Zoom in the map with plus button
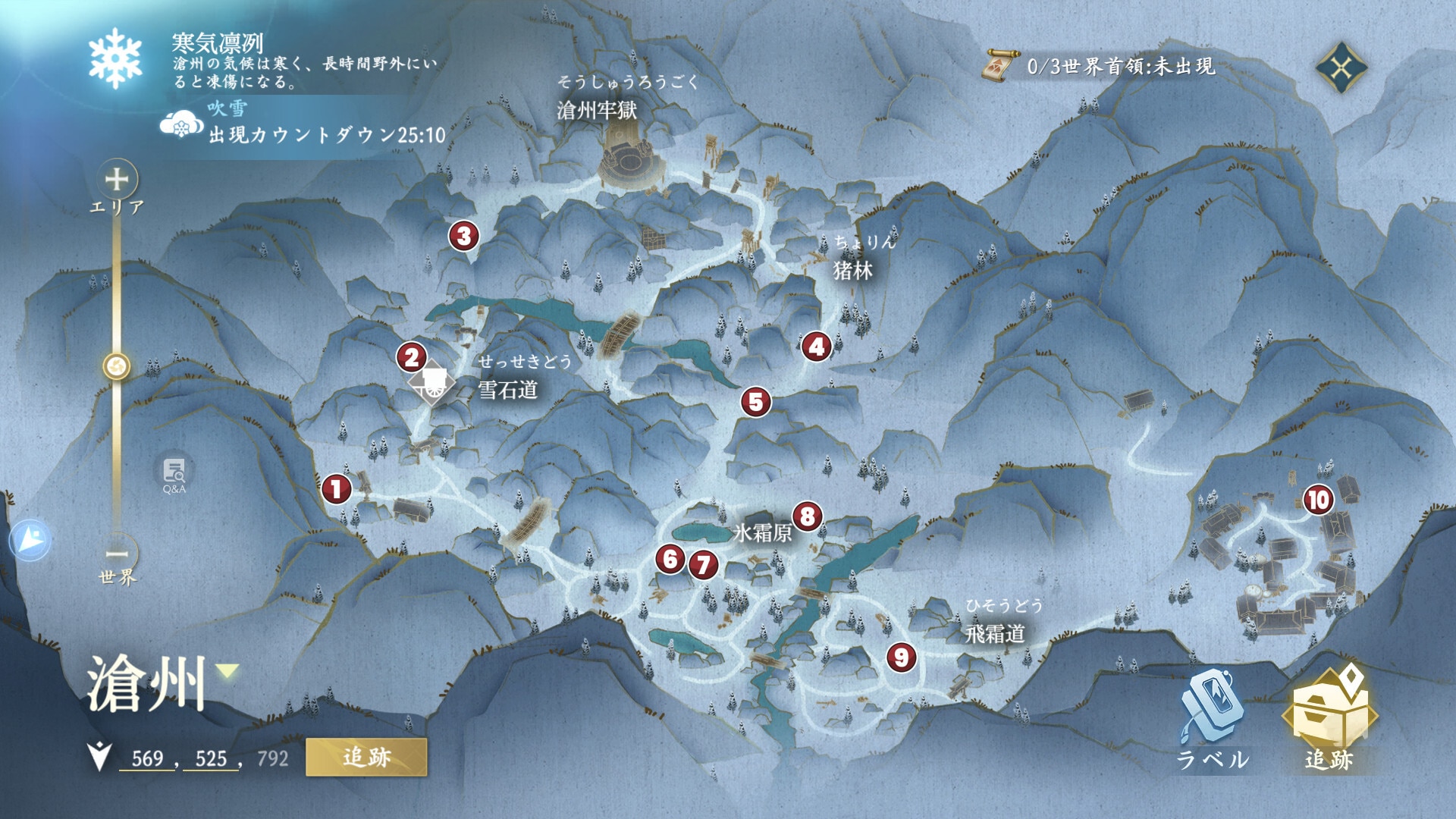The width and height of the screenshot is (1456, 819). (117, 180)
